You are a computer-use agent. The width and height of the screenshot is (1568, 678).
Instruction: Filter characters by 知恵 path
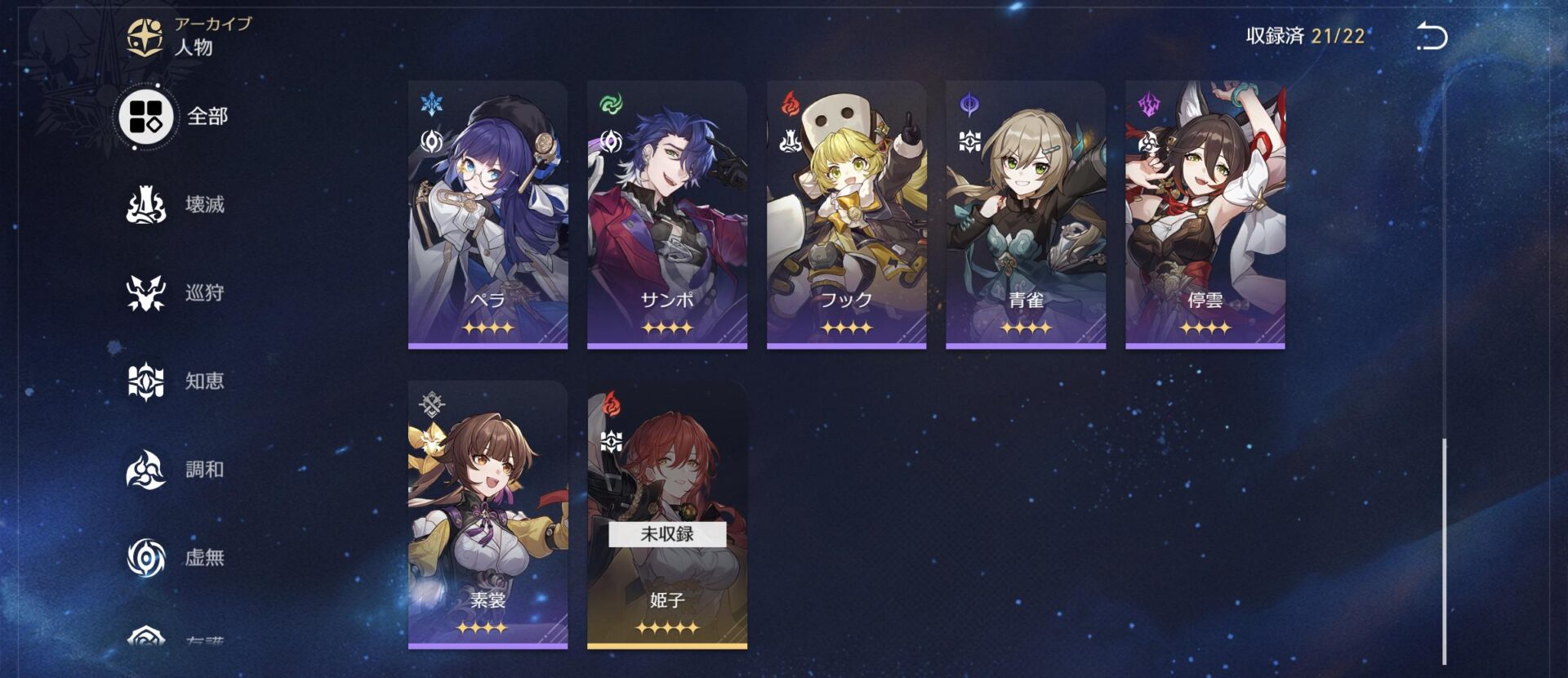coord(175,381)
